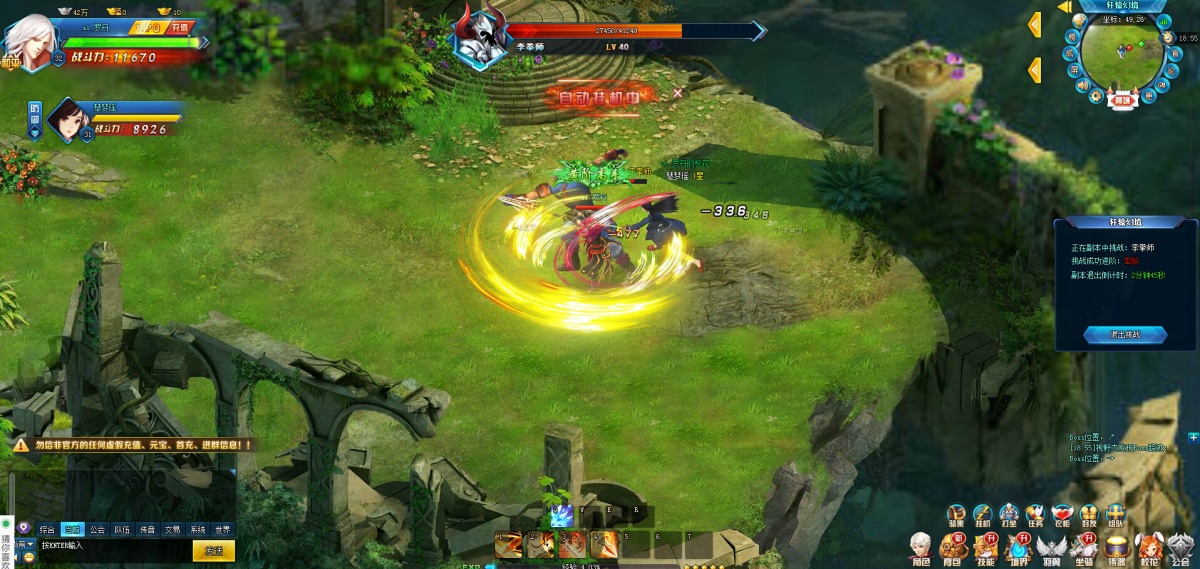This screenshot has height=569, width=1200.
Task: Close the 自动挂机中 auto-battle banner
Action: 678,93
